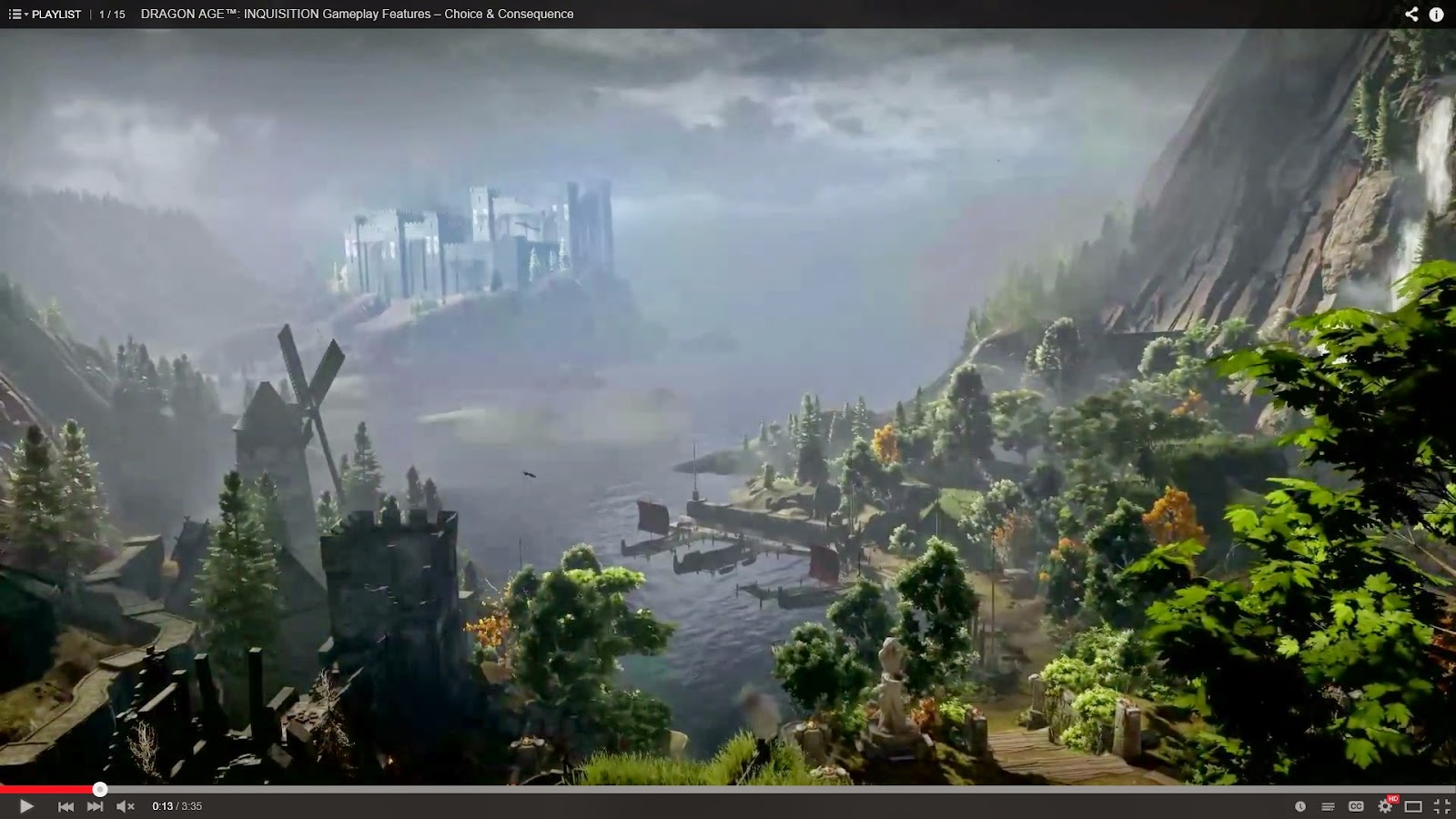Click the playlist grid icon at top left
The image size is (1456, 819).
tap(15, 14)
